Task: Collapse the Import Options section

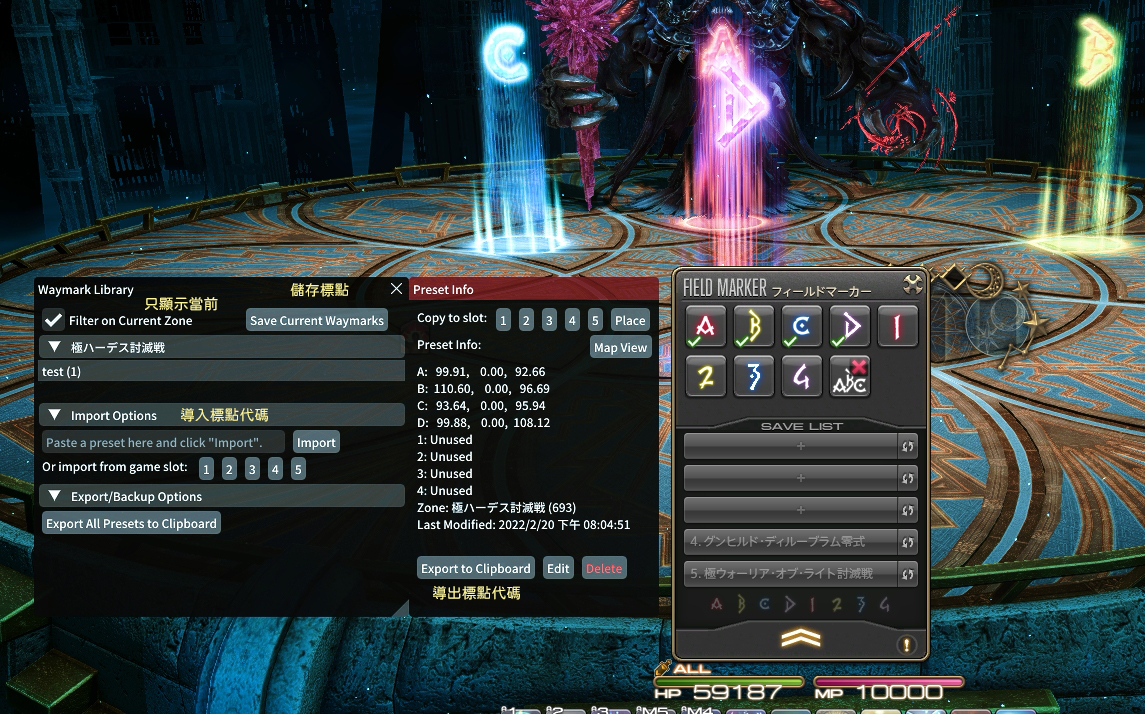Action: [56, 415]
